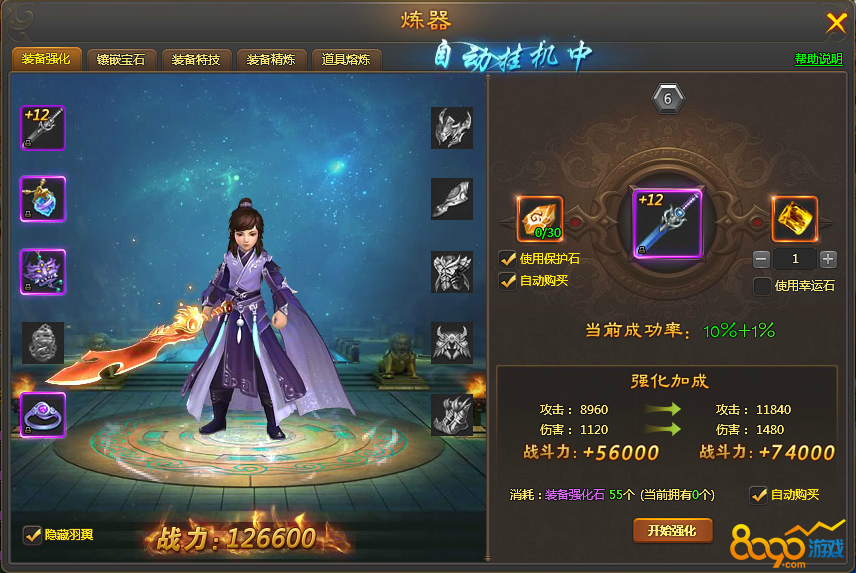Select the +12 sword equipment slot
The image size is (856, 573).
[x=43, y=128]
